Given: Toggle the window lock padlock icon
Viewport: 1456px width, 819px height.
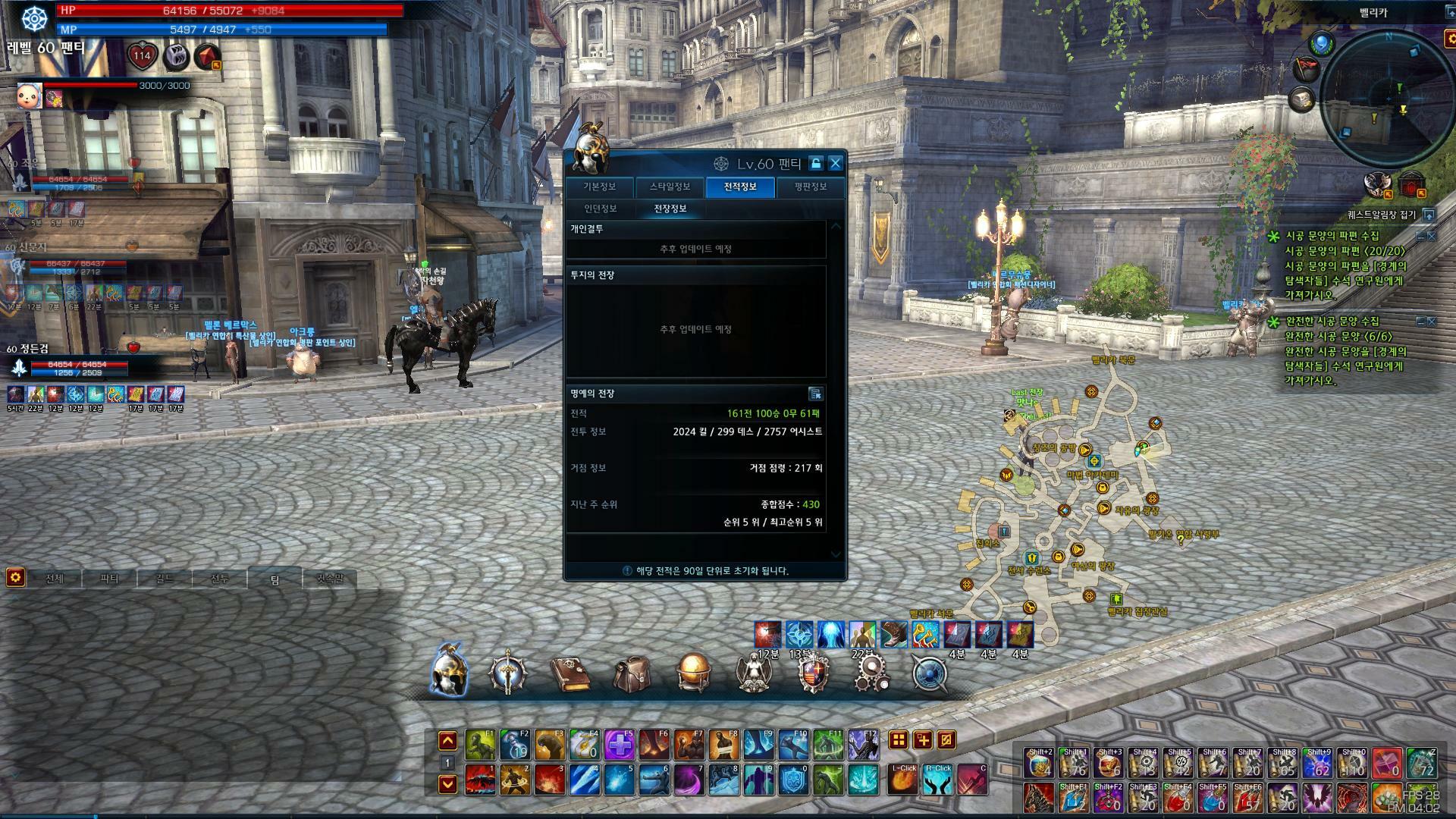Looking at the screenshot, I should point(815,163).
